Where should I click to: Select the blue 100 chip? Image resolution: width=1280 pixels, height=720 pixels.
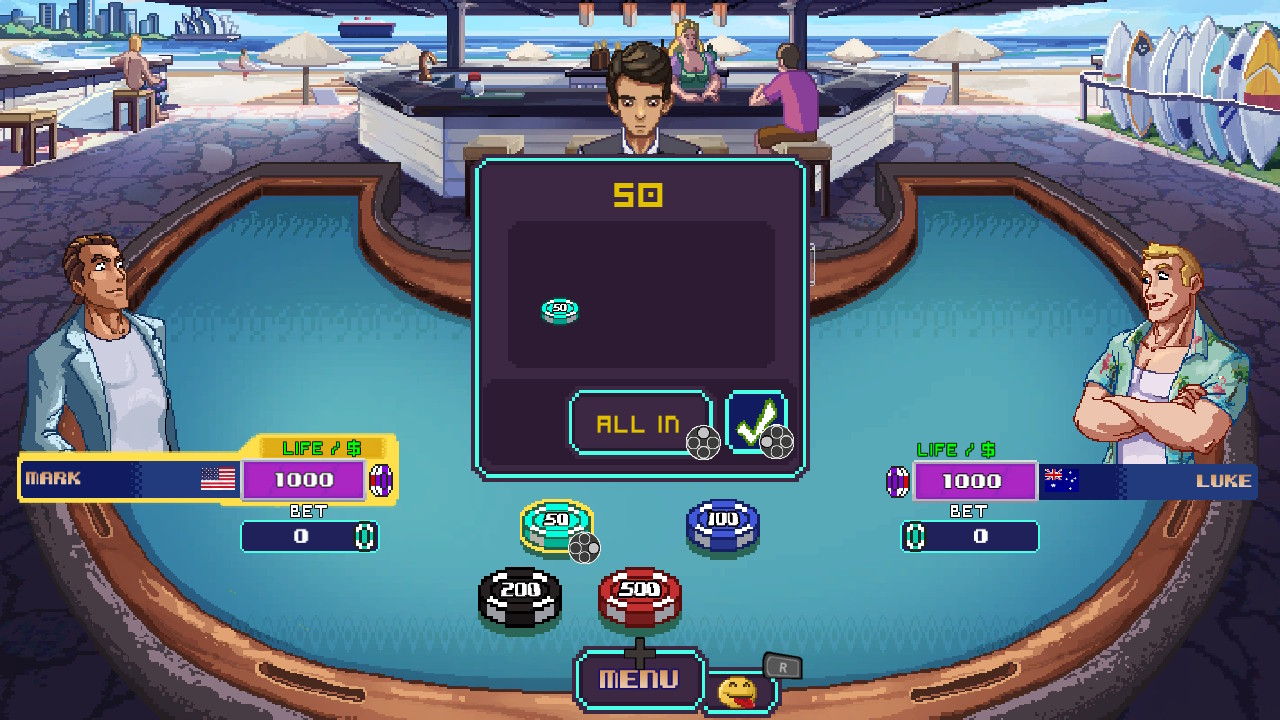(722, 524)
